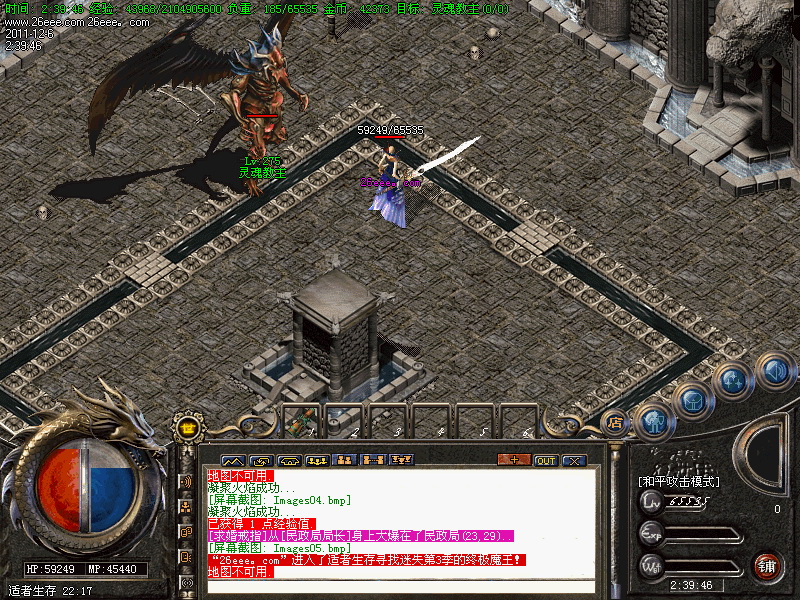Click the orange plus button above chat
This screenshot has width=800, height=600.
tap(514, 460)
